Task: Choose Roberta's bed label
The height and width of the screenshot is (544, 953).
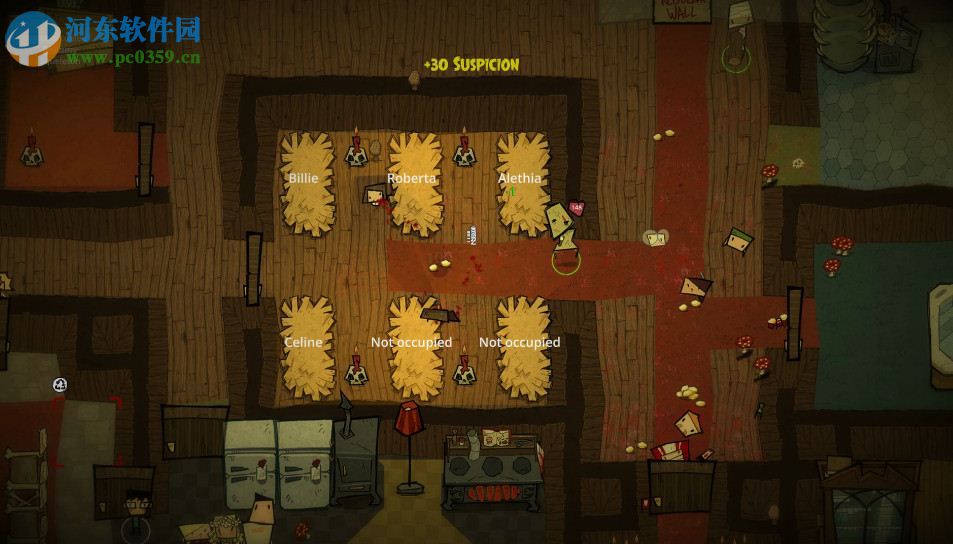Action: click(412, 179)
